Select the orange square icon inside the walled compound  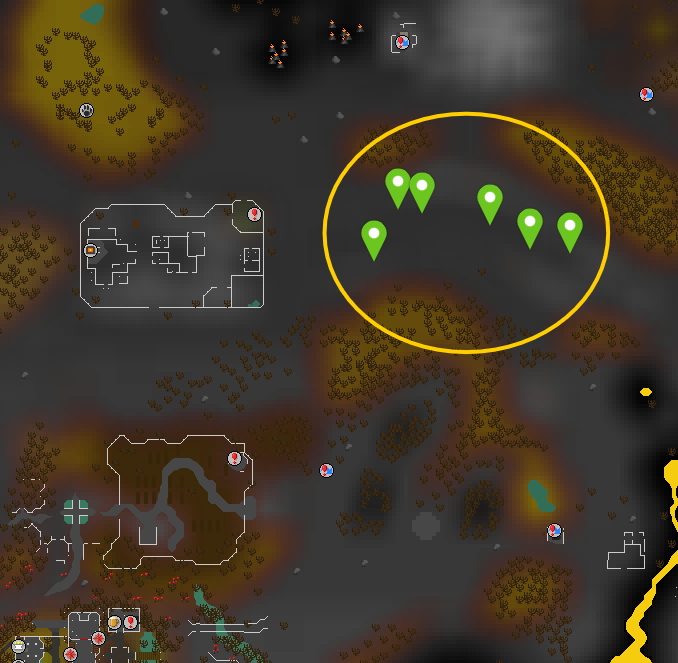coord(90,249)
